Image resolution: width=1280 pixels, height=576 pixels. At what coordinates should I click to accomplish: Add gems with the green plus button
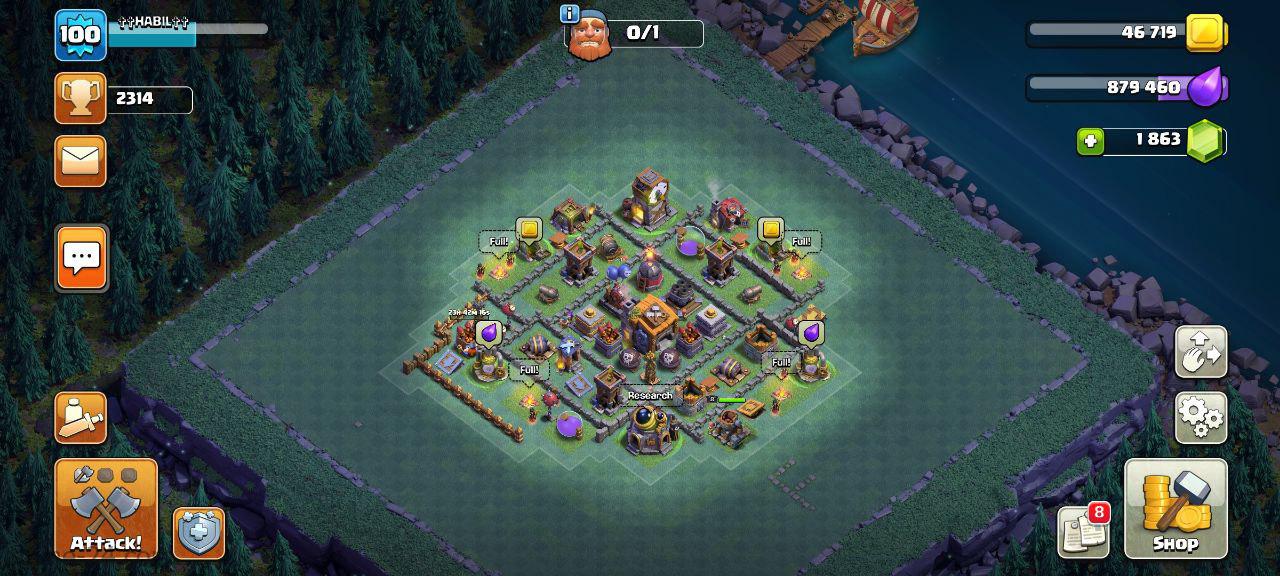(x=1090, y=141)
